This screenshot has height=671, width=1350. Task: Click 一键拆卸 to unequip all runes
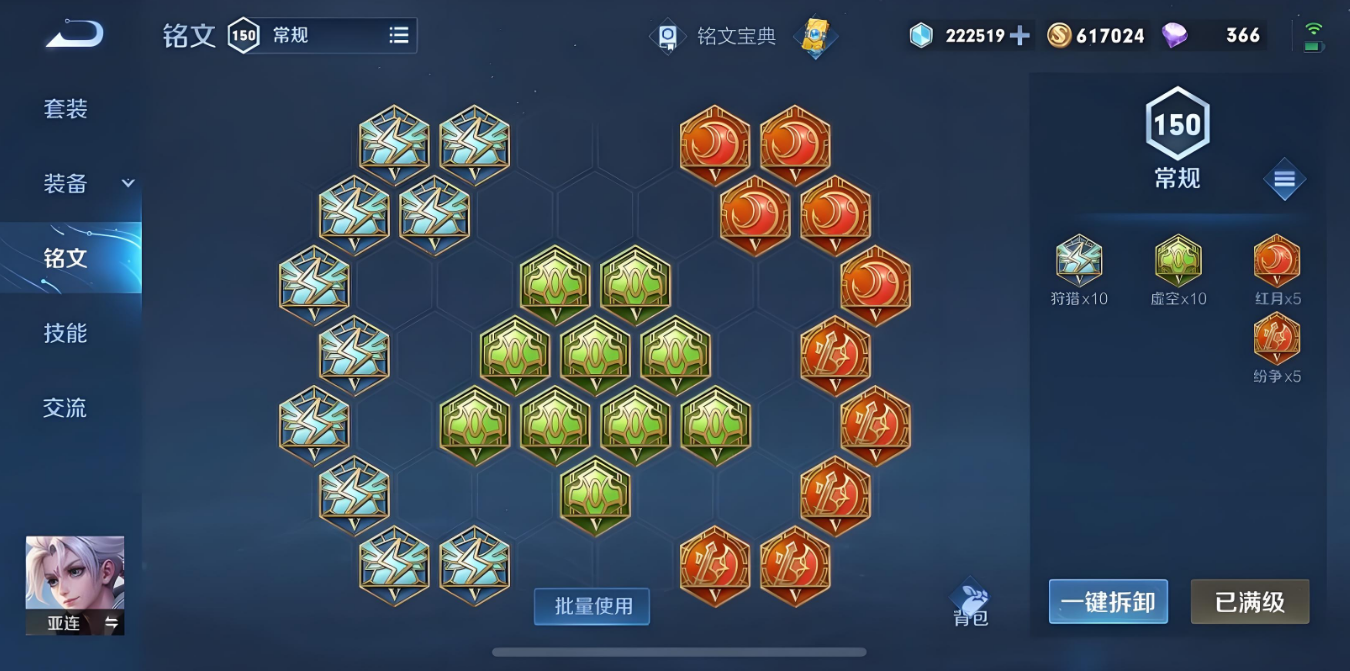[1108, 602]
